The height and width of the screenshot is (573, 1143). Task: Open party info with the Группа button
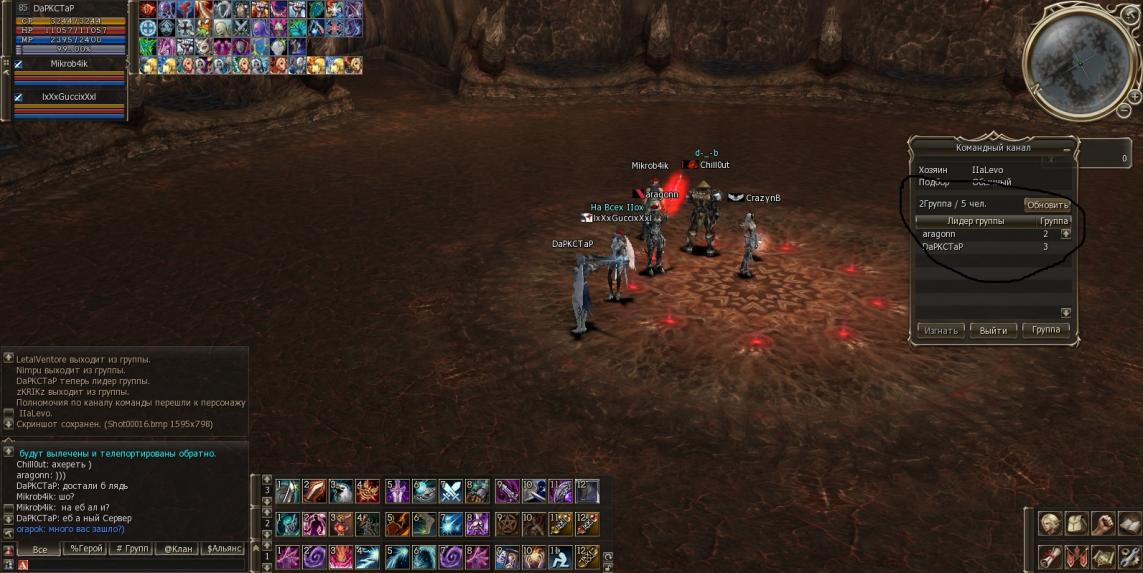tap(1046, 330)
